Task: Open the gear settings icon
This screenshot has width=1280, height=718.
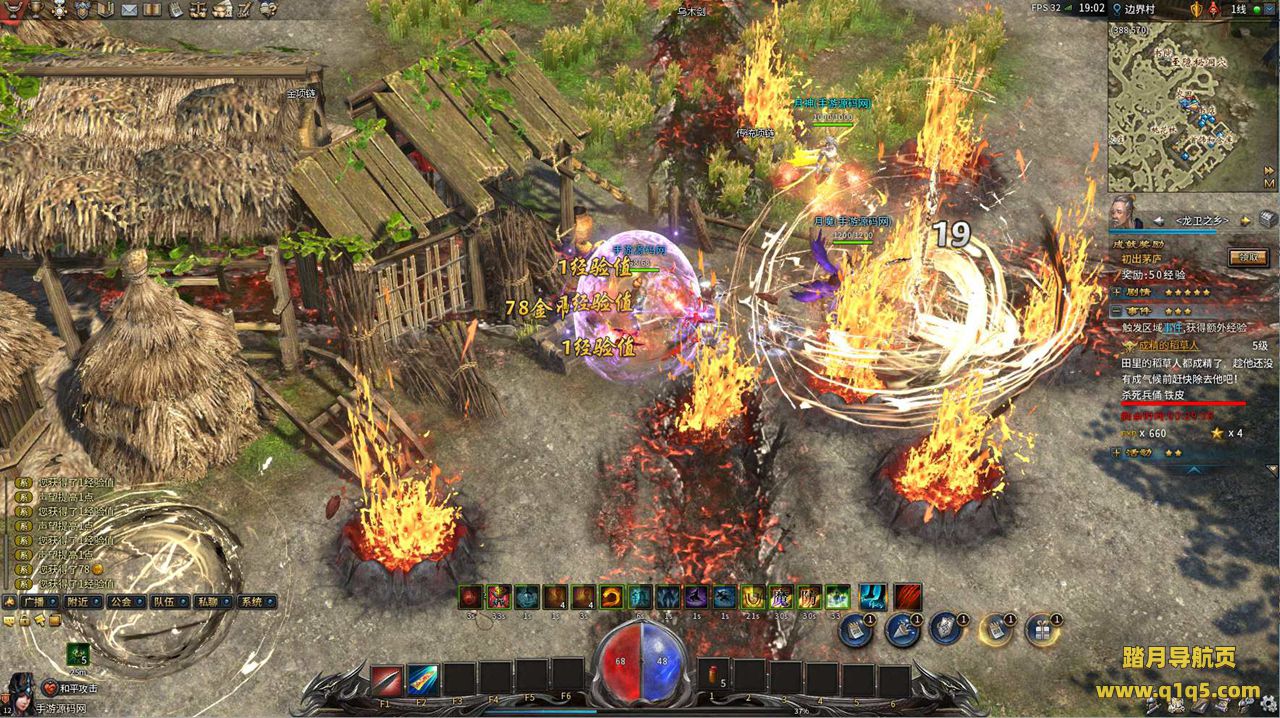Action: [268, 9]
